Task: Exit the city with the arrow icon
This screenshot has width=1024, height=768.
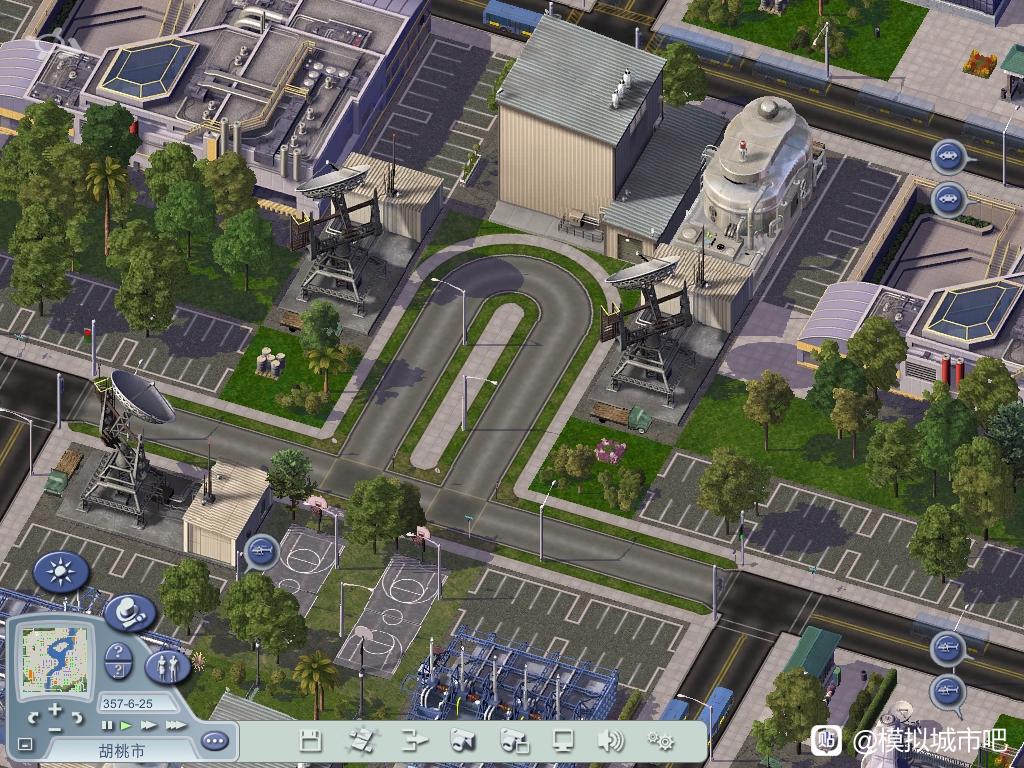Action: point(413,741)
